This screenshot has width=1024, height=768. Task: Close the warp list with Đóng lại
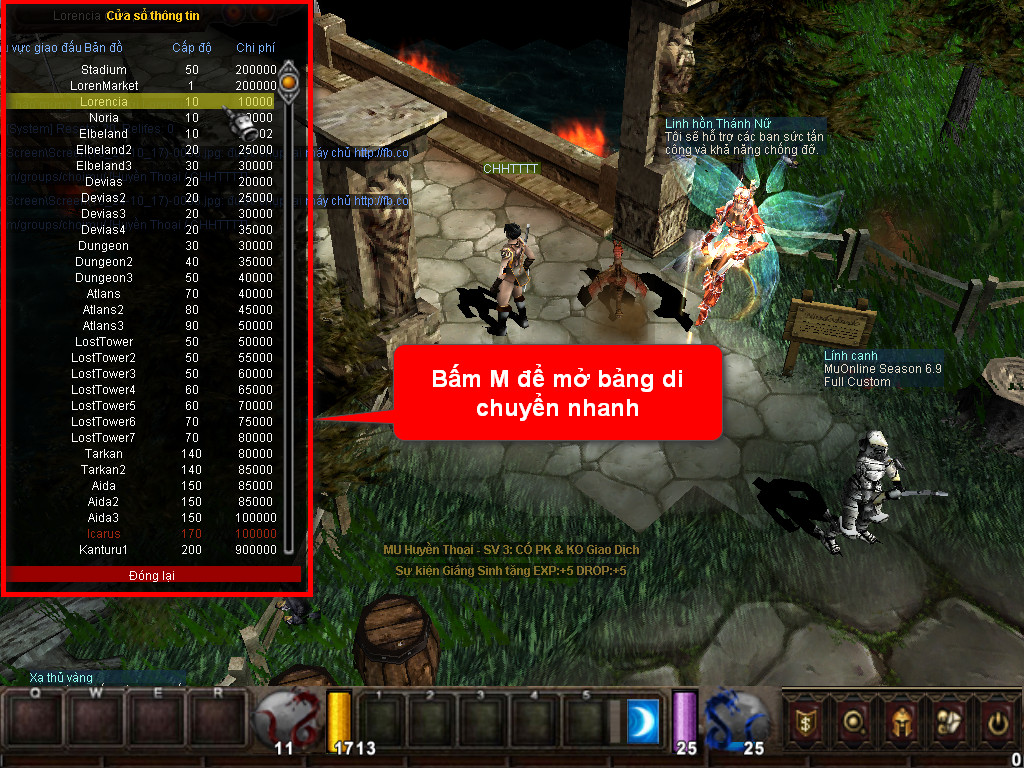153,575
